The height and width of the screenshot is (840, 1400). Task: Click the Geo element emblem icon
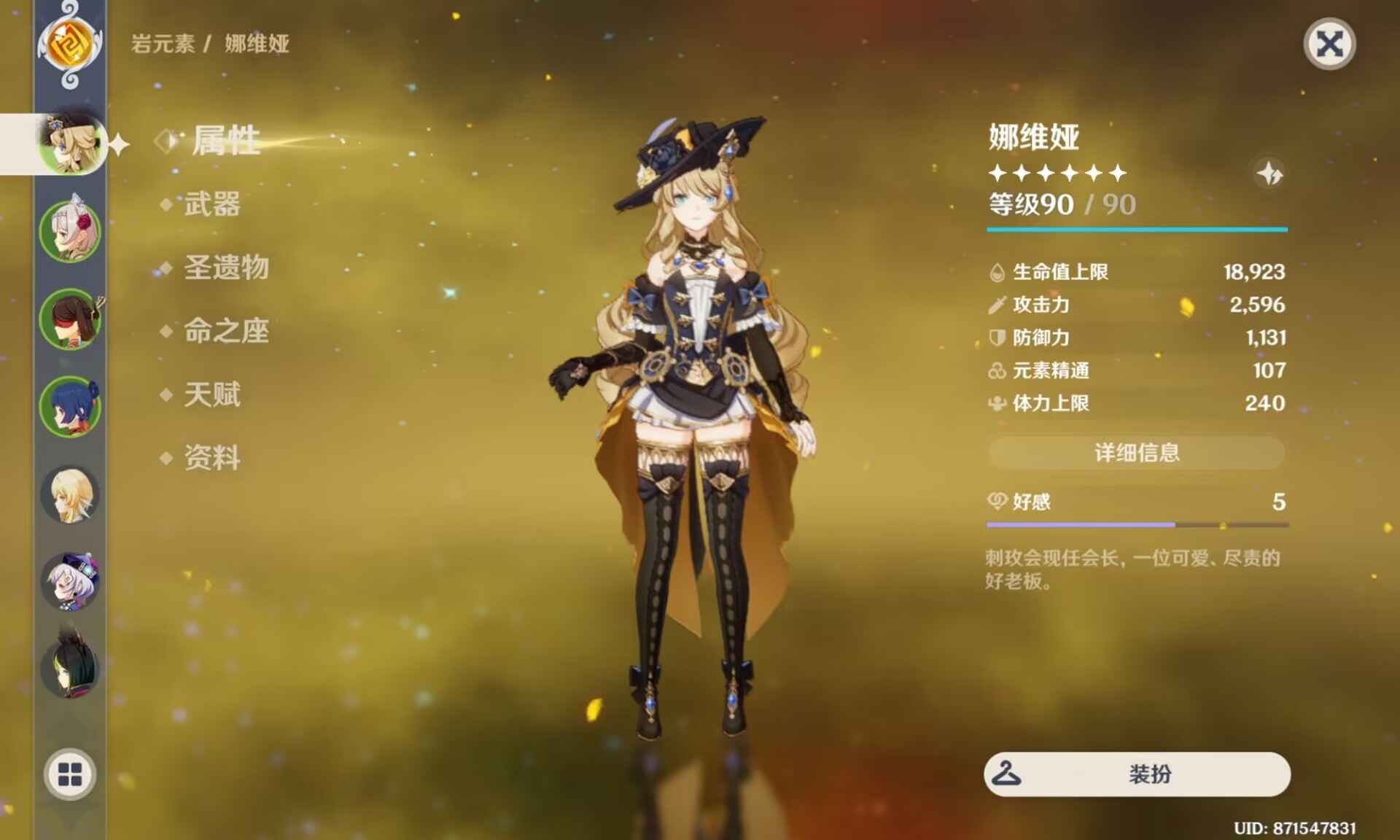point(70,44)
